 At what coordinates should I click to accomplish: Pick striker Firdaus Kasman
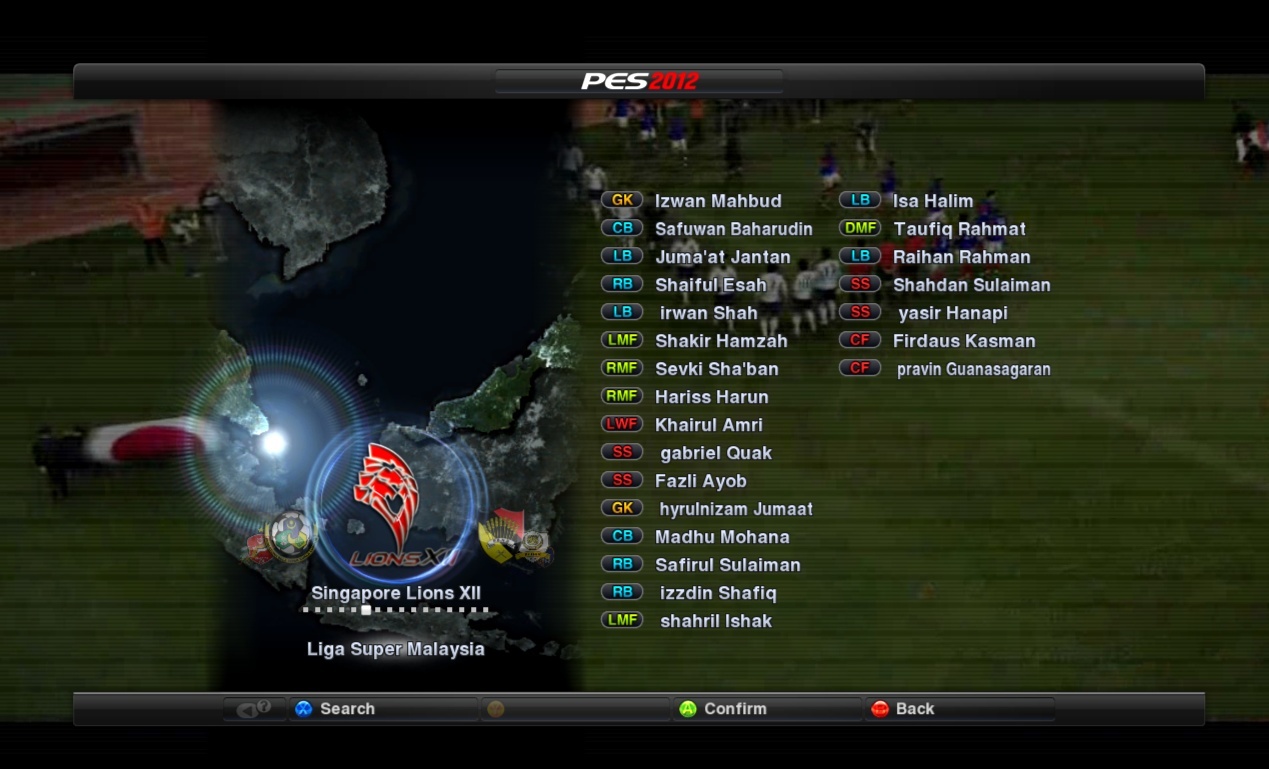[x=963, y=341]
